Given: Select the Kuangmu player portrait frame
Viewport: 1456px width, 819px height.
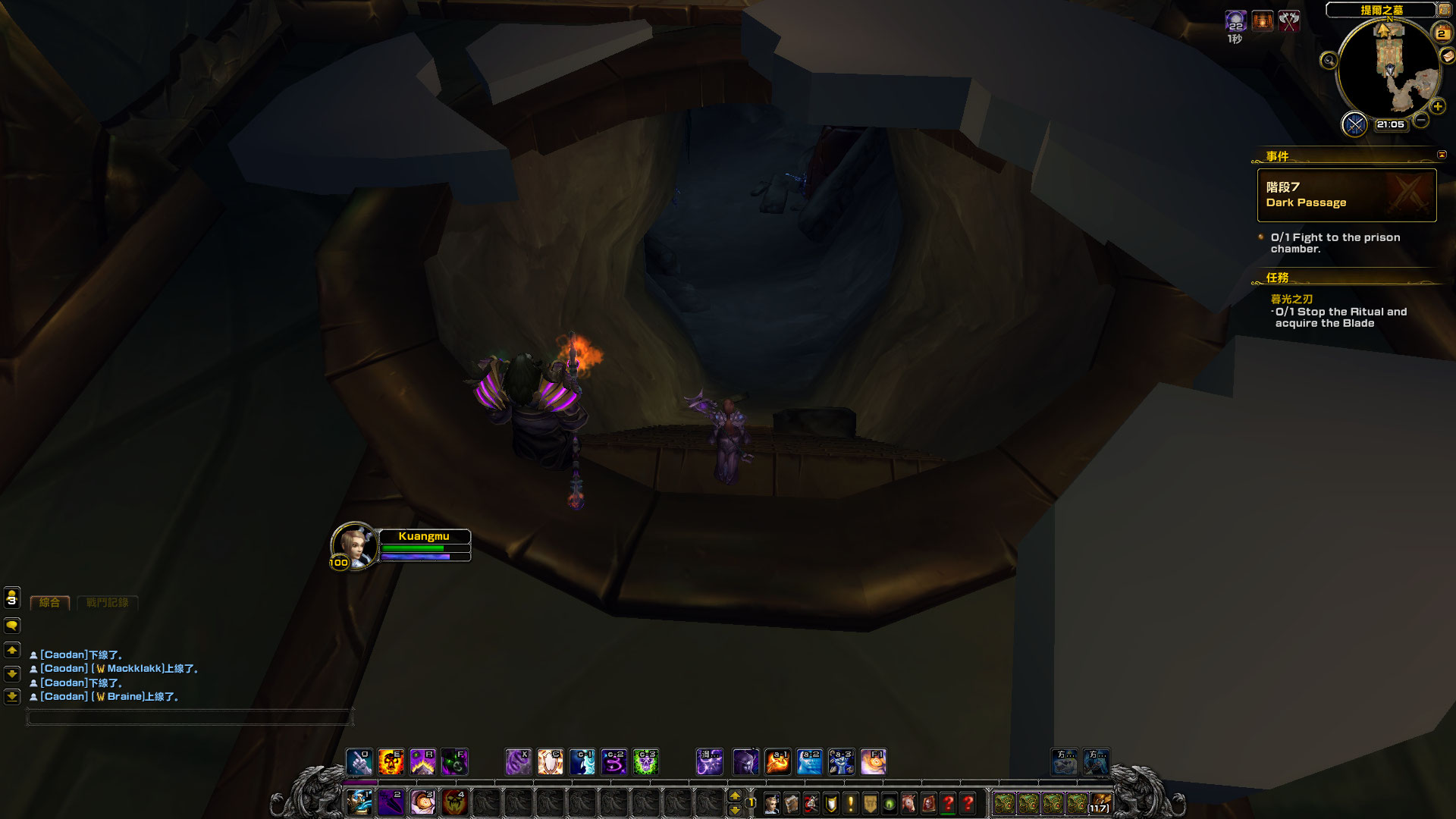Looking at the screenshot, I should click(353, 544).
